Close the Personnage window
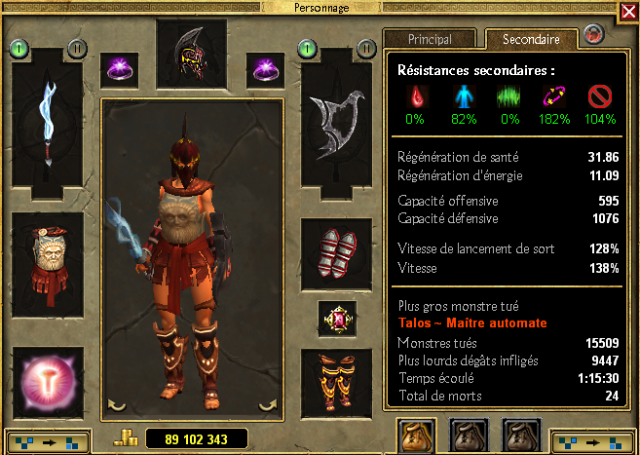Viewport: 640px width, 455px height. pyautogui.click(x=598, y=35)
